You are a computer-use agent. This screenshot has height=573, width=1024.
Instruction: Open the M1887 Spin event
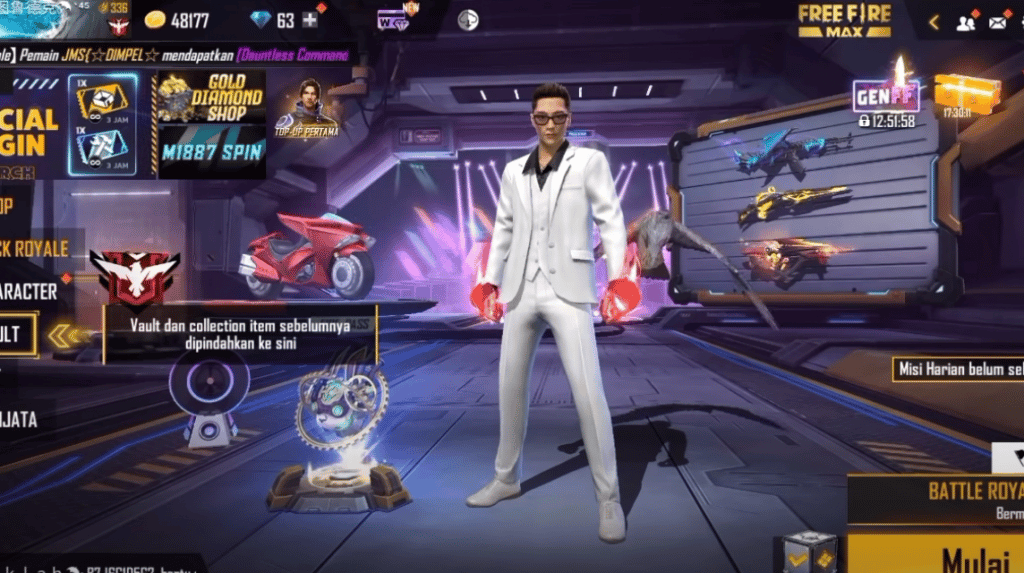coord(211,151)
